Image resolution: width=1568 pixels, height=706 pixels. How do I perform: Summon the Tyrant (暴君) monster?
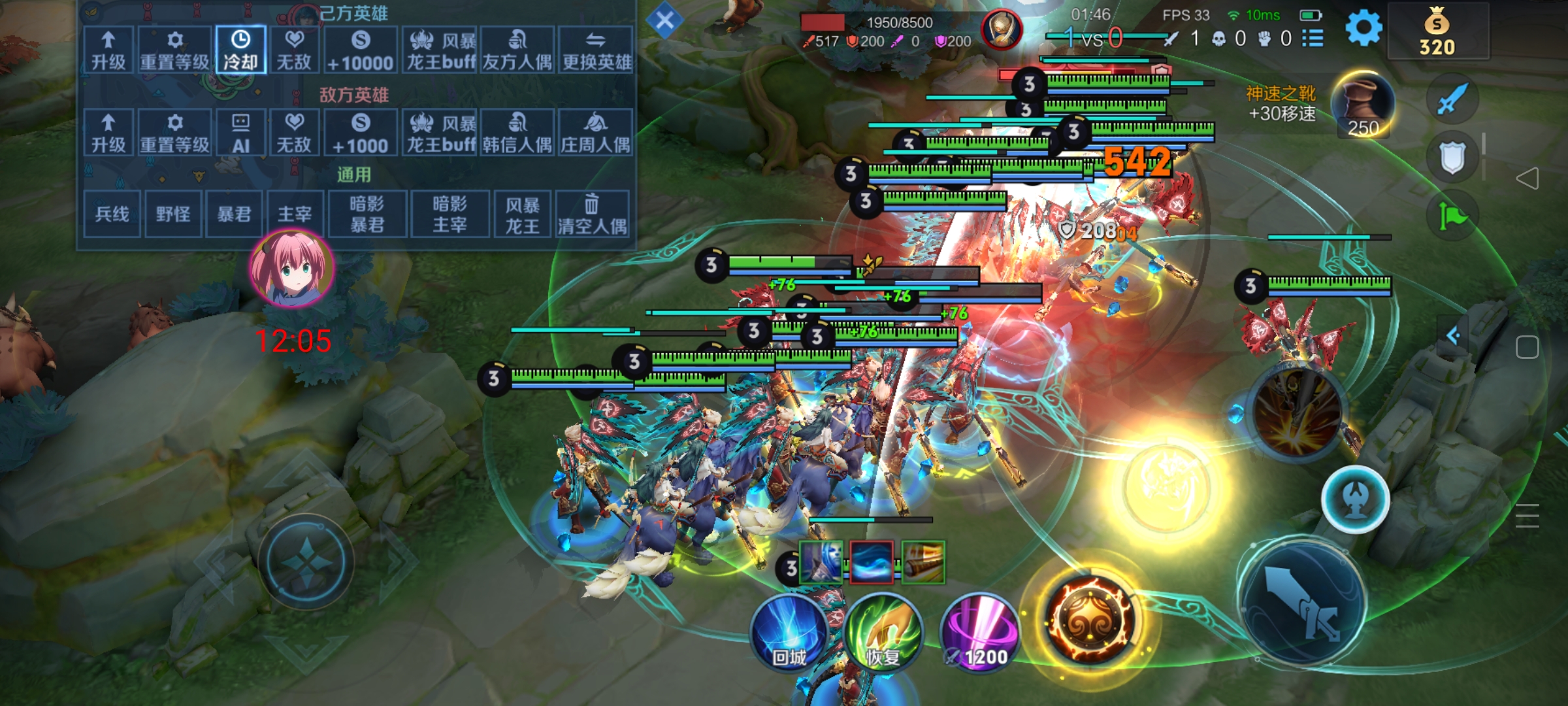click(x=234, y=214)
